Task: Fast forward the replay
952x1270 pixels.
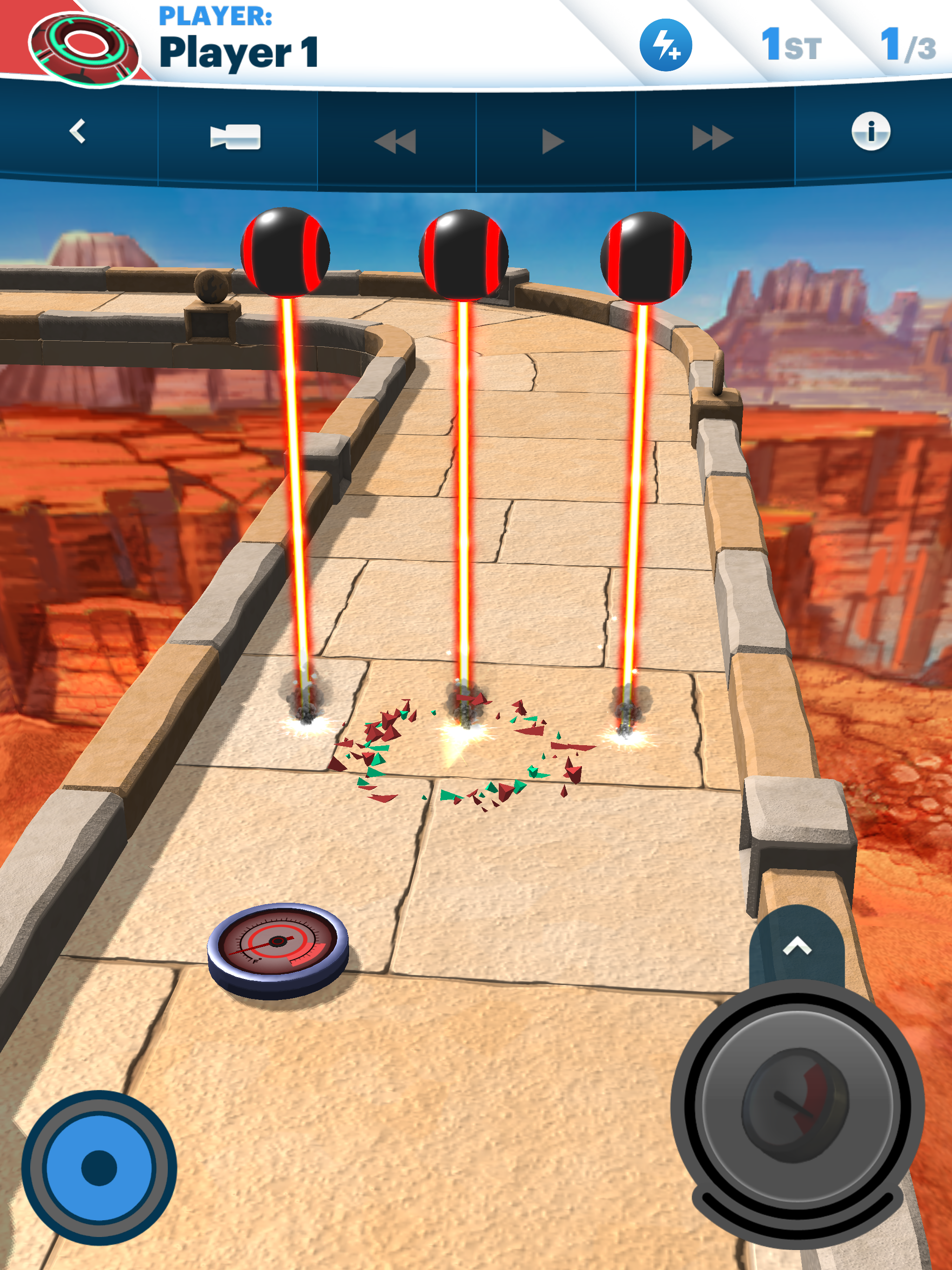Action: (x=712, y=139)
